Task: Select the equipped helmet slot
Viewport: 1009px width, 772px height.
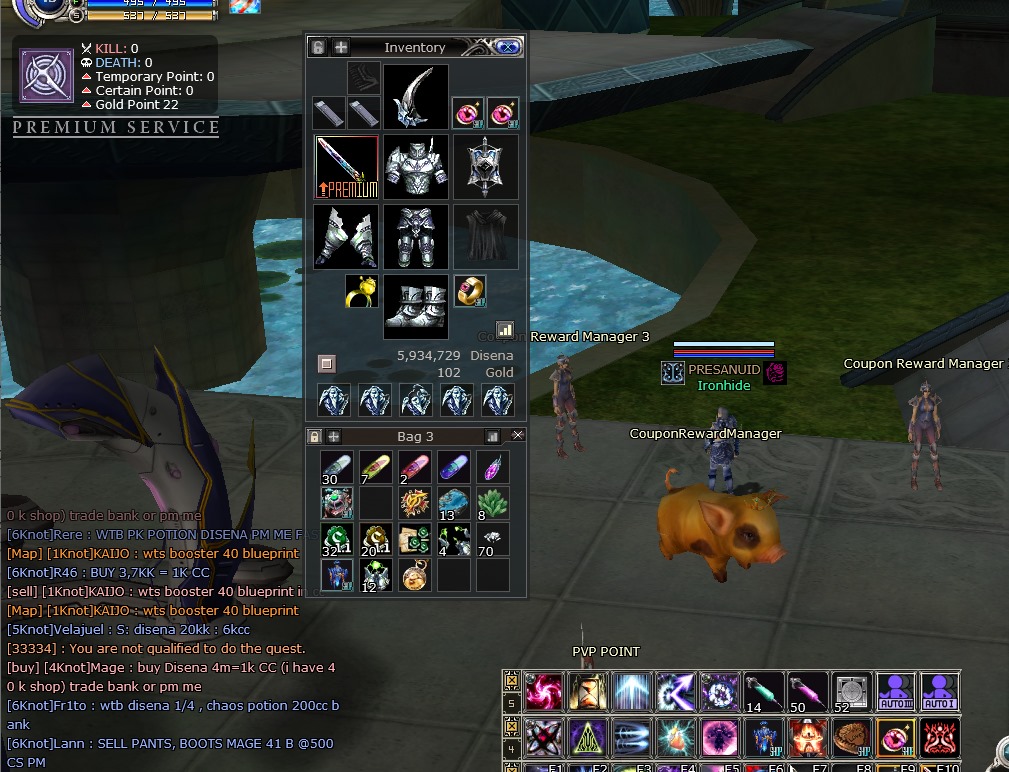Action: click(x=416, y=97)
